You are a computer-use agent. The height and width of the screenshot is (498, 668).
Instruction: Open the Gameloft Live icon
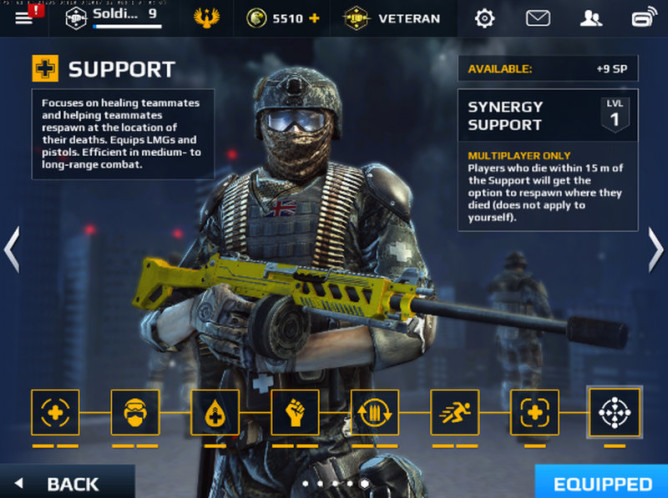(643, 18)
